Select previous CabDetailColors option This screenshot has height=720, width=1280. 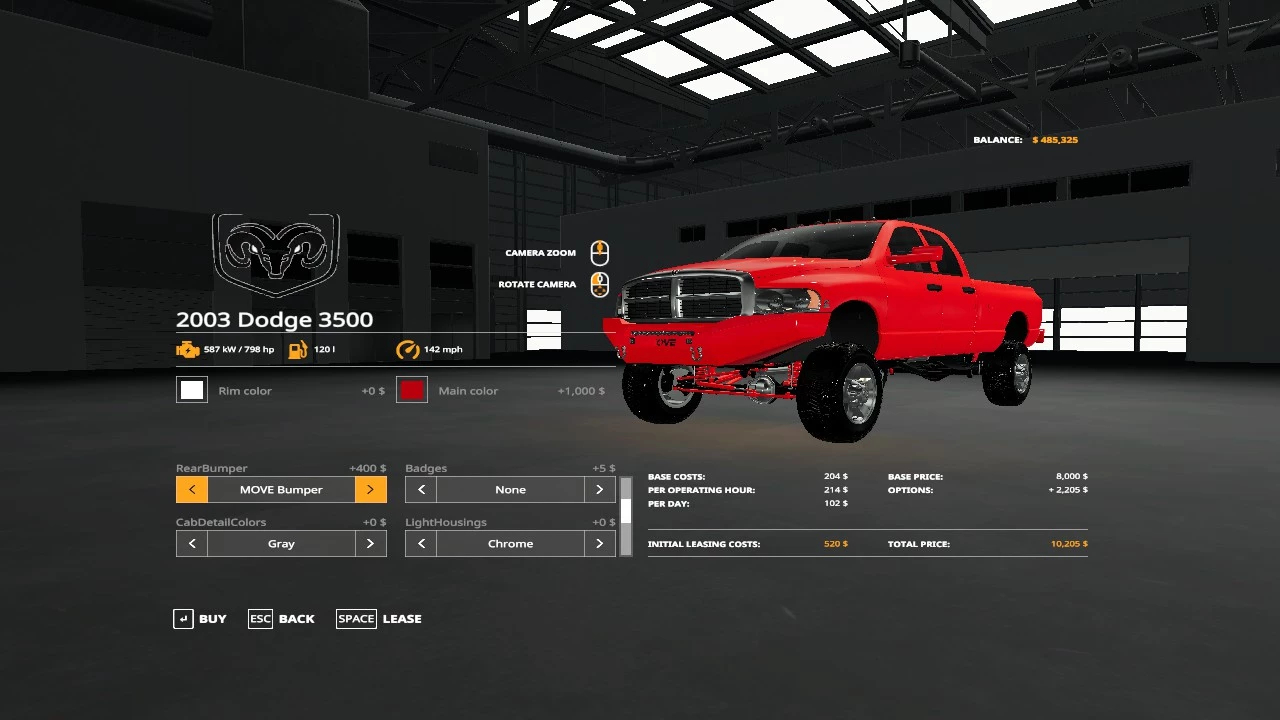[192, 544]
